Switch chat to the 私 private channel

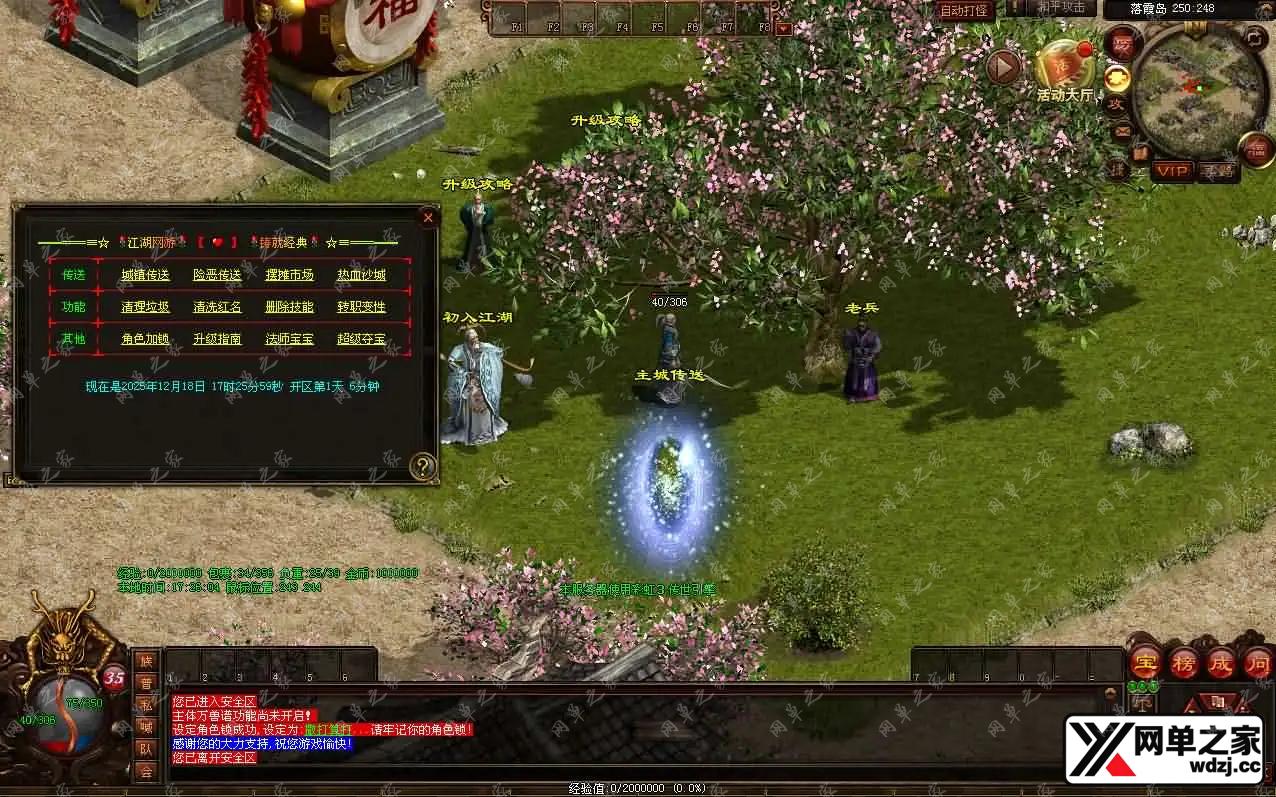[x=146, y=704]
